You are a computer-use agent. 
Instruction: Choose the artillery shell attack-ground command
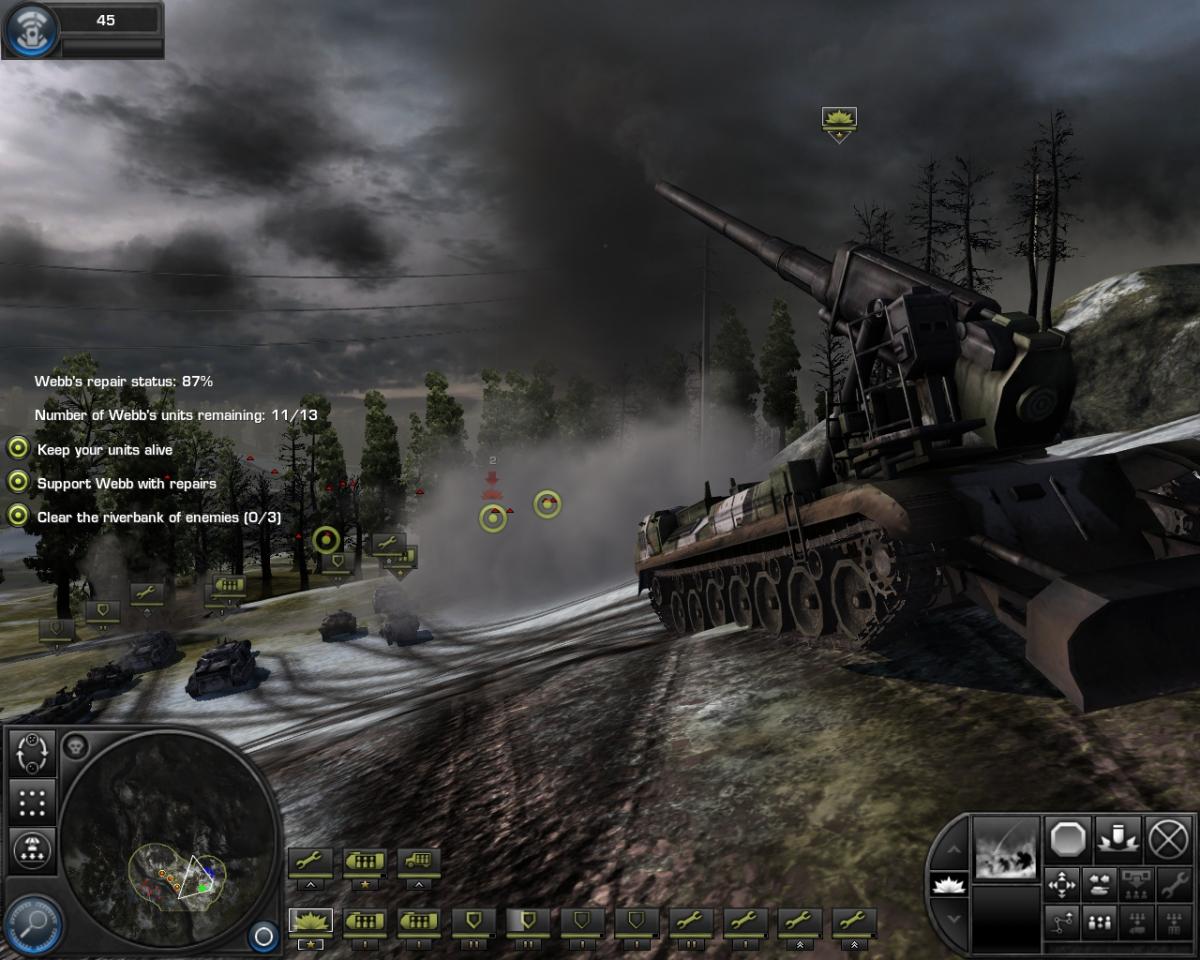(x=1118, y=838)
